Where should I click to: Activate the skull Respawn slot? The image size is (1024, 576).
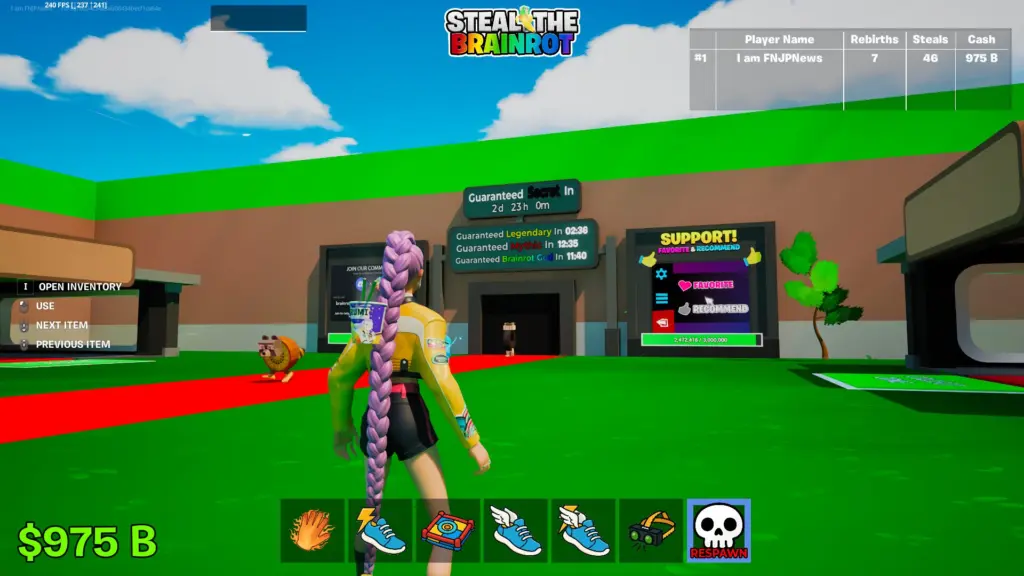tap(719, 531)
